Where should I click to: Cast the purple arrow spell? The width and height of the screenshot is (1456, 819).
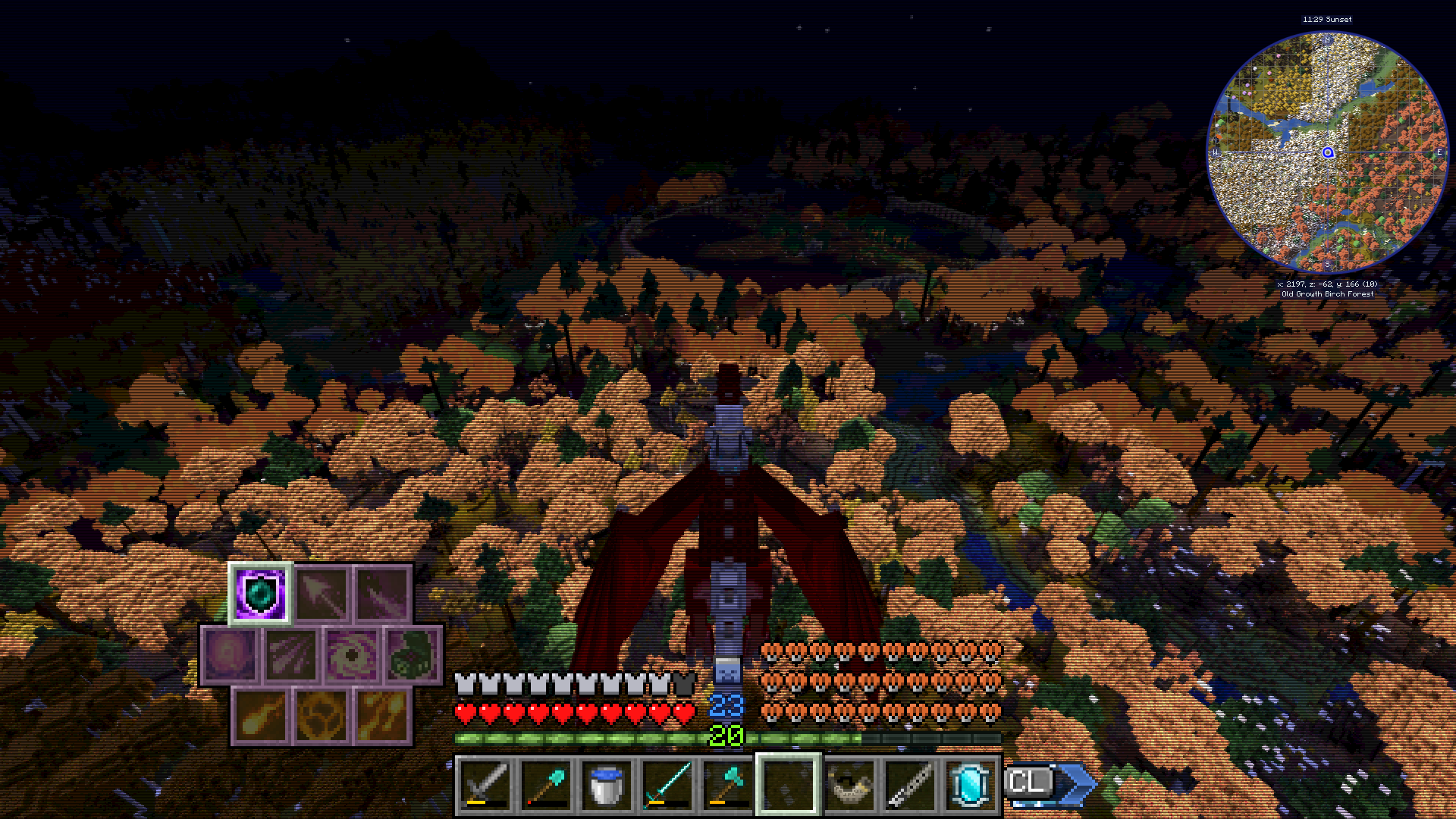pos(322,593)
